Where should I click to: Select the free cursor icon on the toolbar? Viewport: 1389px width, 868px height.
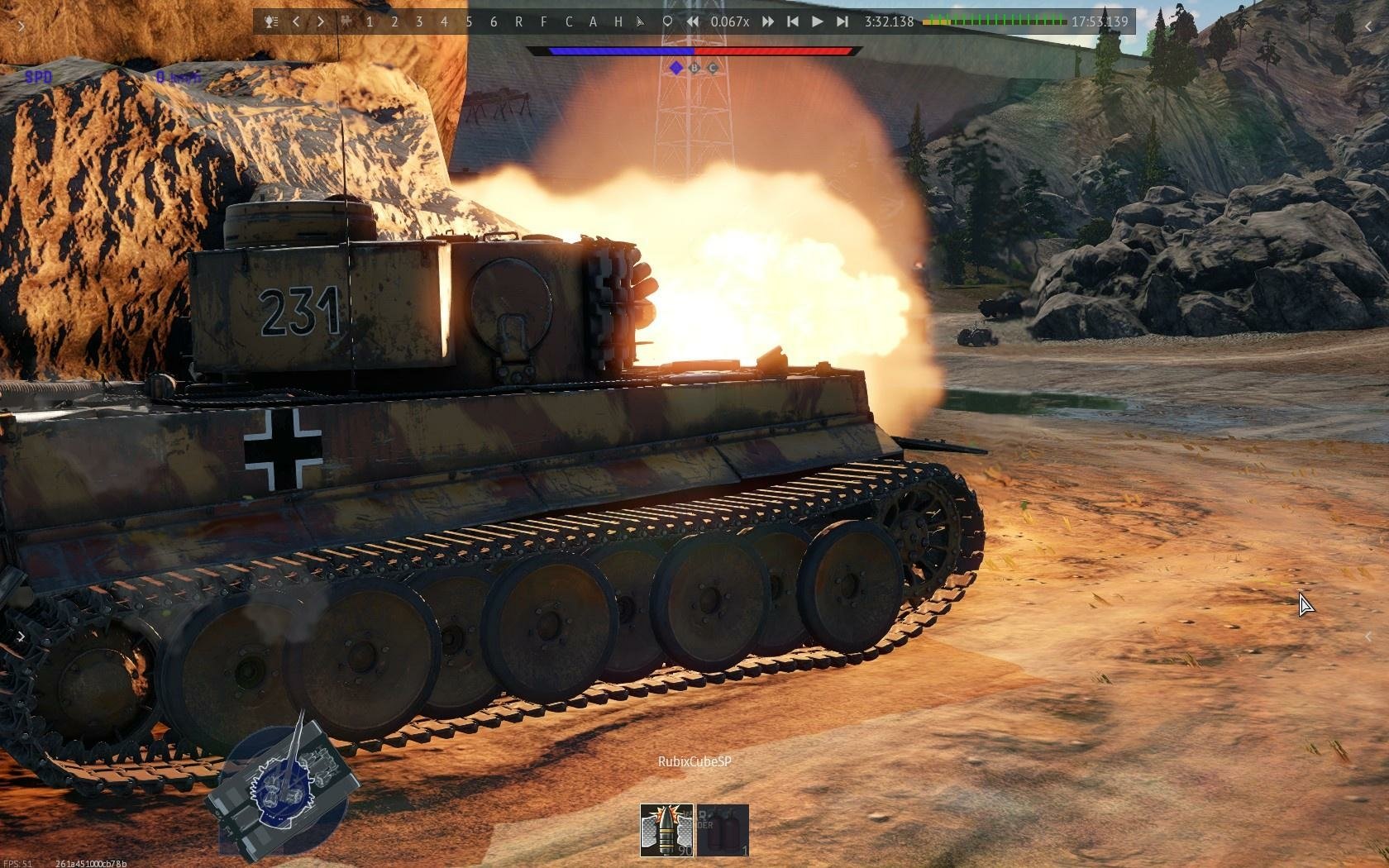pos(640,22)
